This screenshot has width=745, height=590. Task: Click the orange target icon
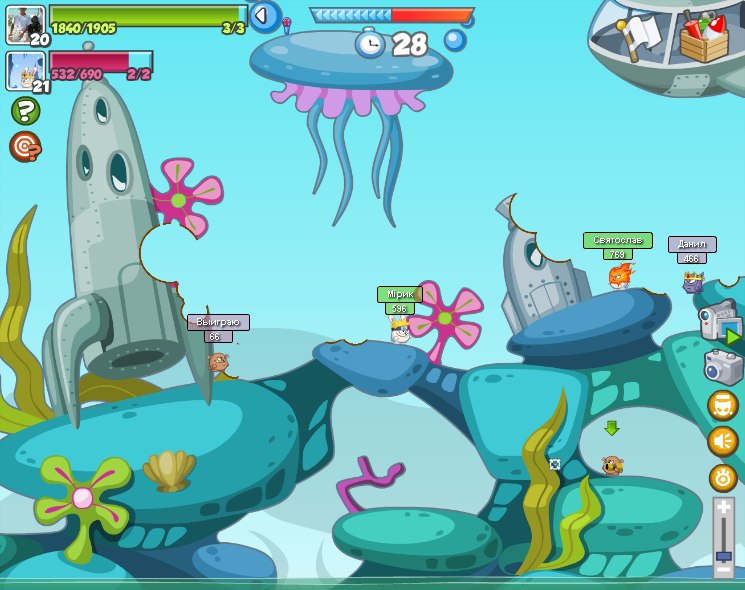click(x=25, y=146)
